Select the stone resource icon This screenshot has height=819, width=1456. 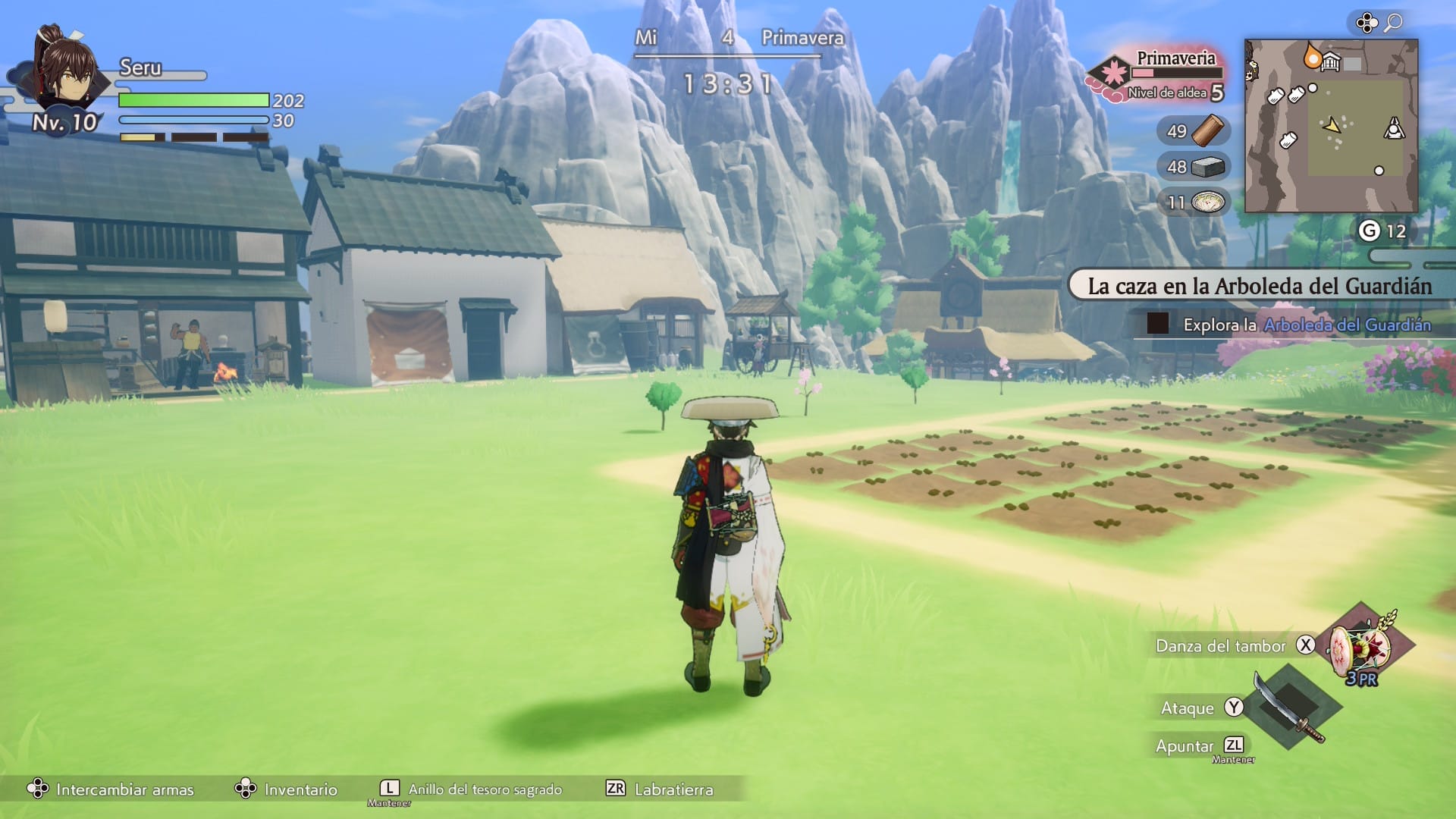click(1207, 167)
